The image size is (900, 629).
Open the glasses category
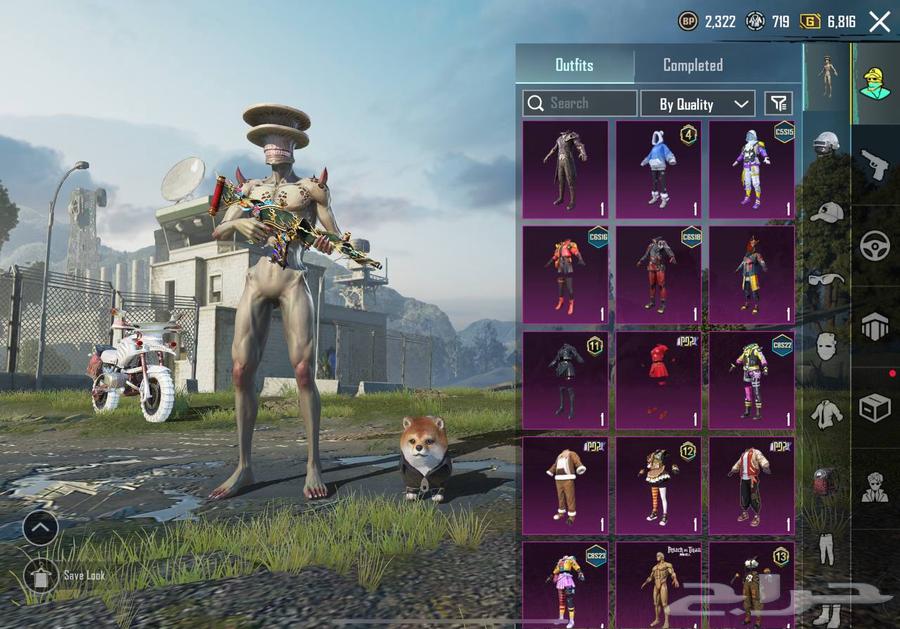tap(826, 279)
